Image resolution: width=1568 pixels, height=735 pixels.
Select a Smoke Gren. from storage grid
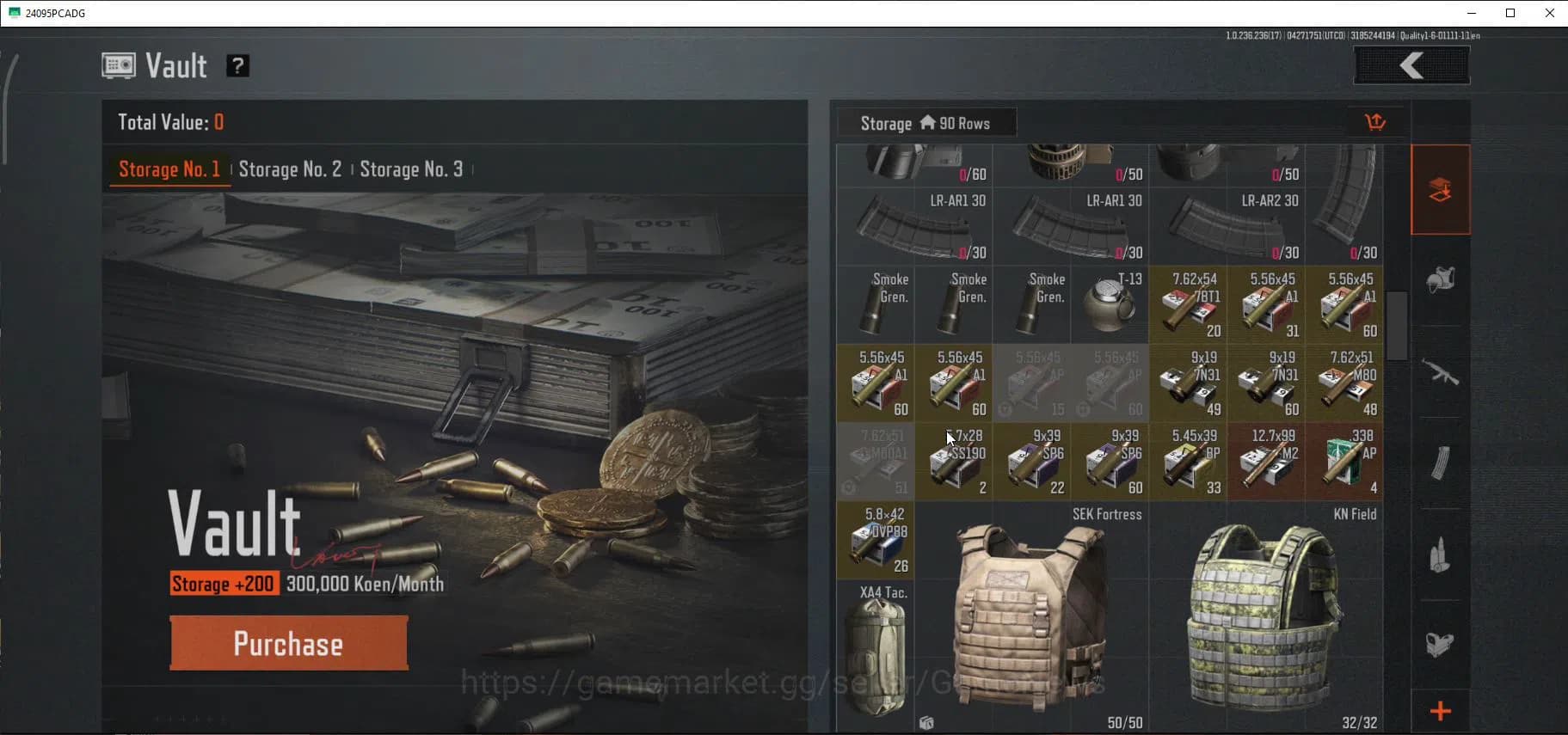pos(876,303)
